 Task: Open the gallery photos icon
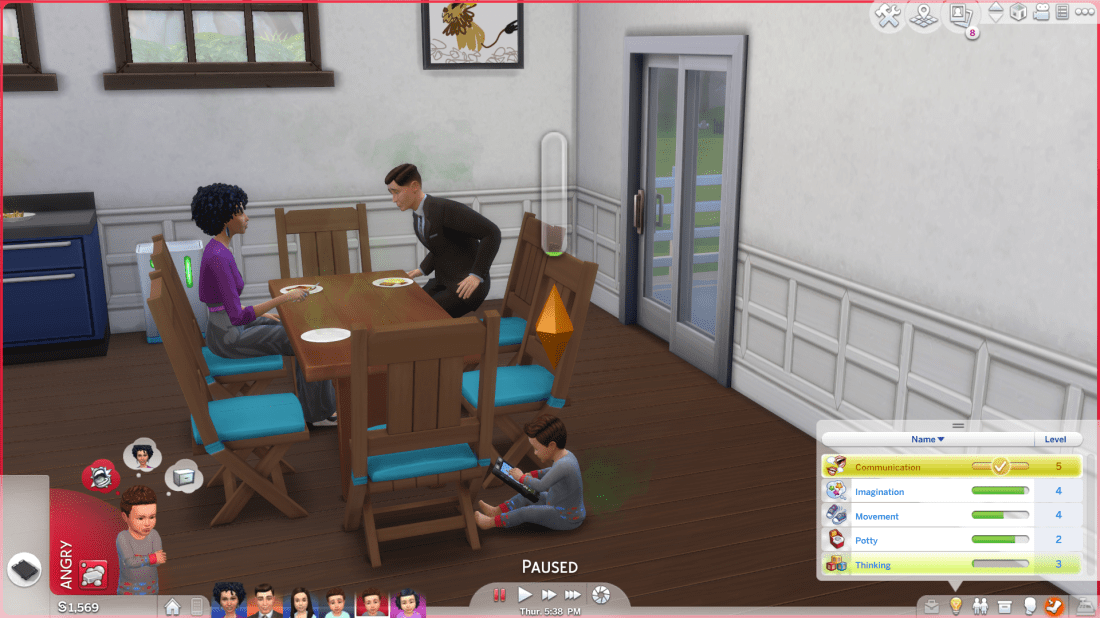point(961,15)
